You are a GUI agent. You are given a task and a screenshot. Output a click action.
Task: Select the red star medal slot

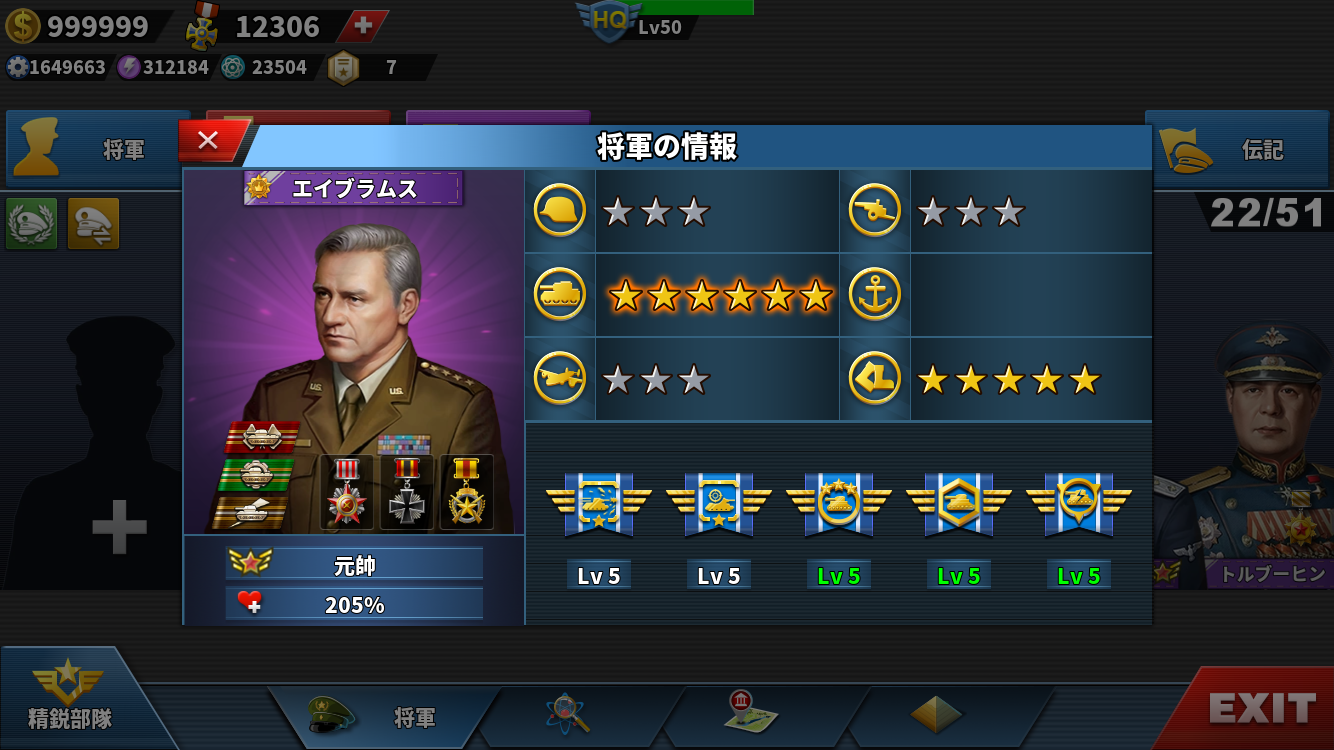pos(347,492)
